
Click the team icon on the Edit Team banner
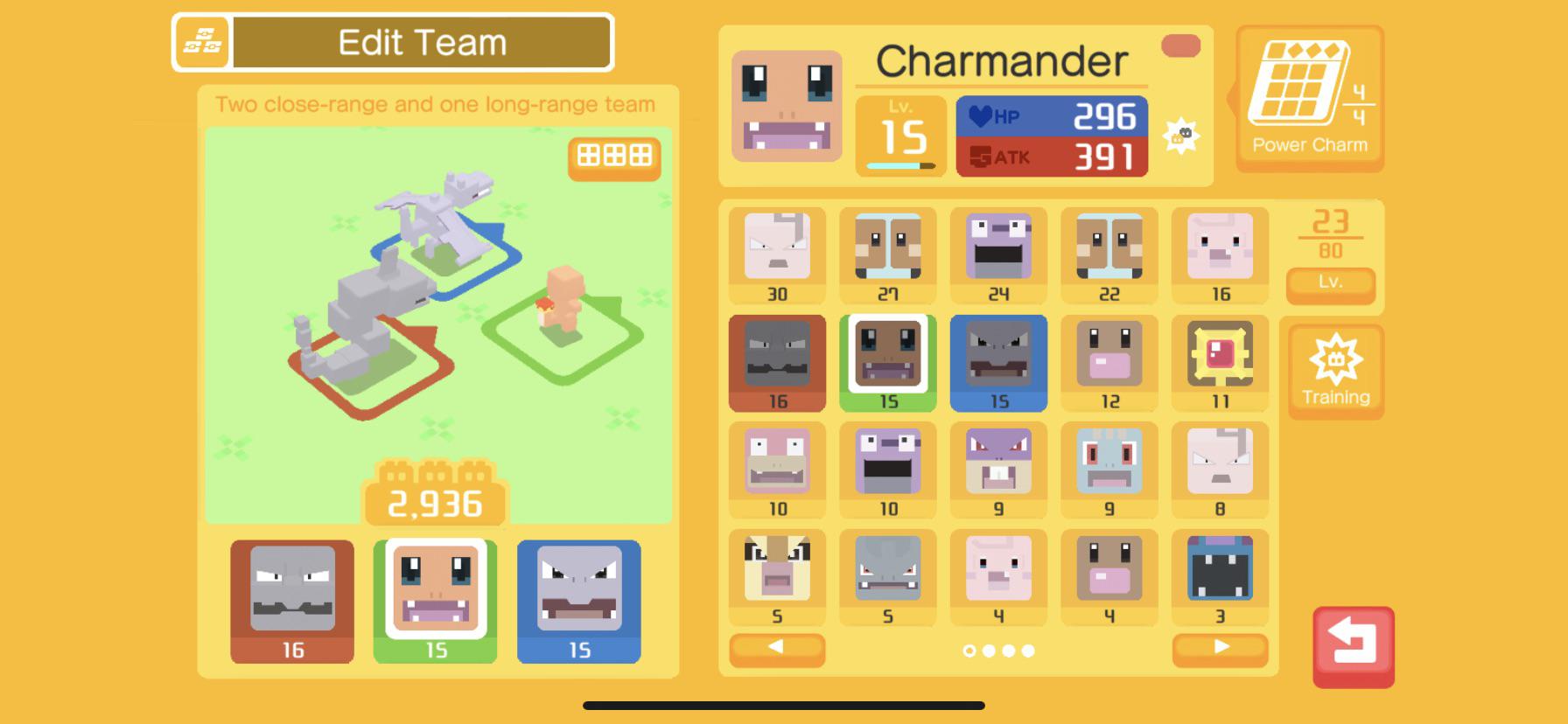click(x=203, y=40)
